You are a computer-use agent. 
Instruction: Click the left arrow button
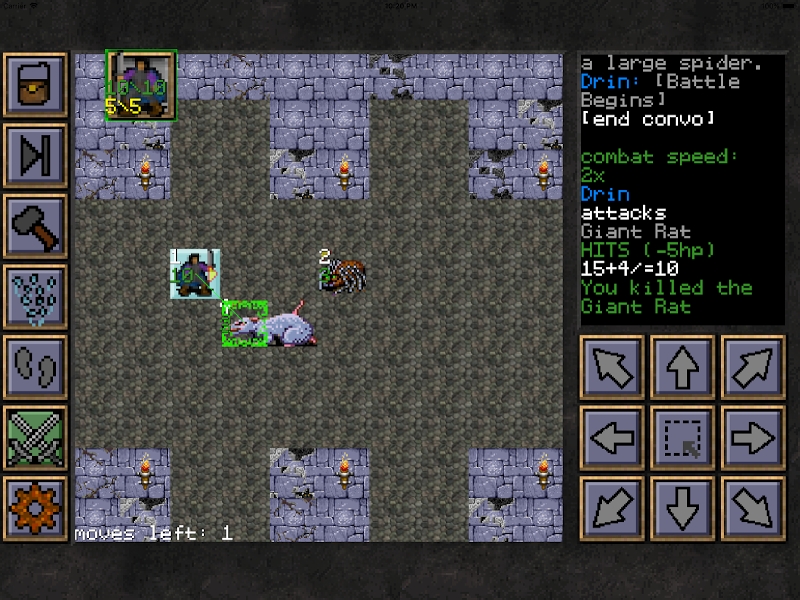point(612,438)
